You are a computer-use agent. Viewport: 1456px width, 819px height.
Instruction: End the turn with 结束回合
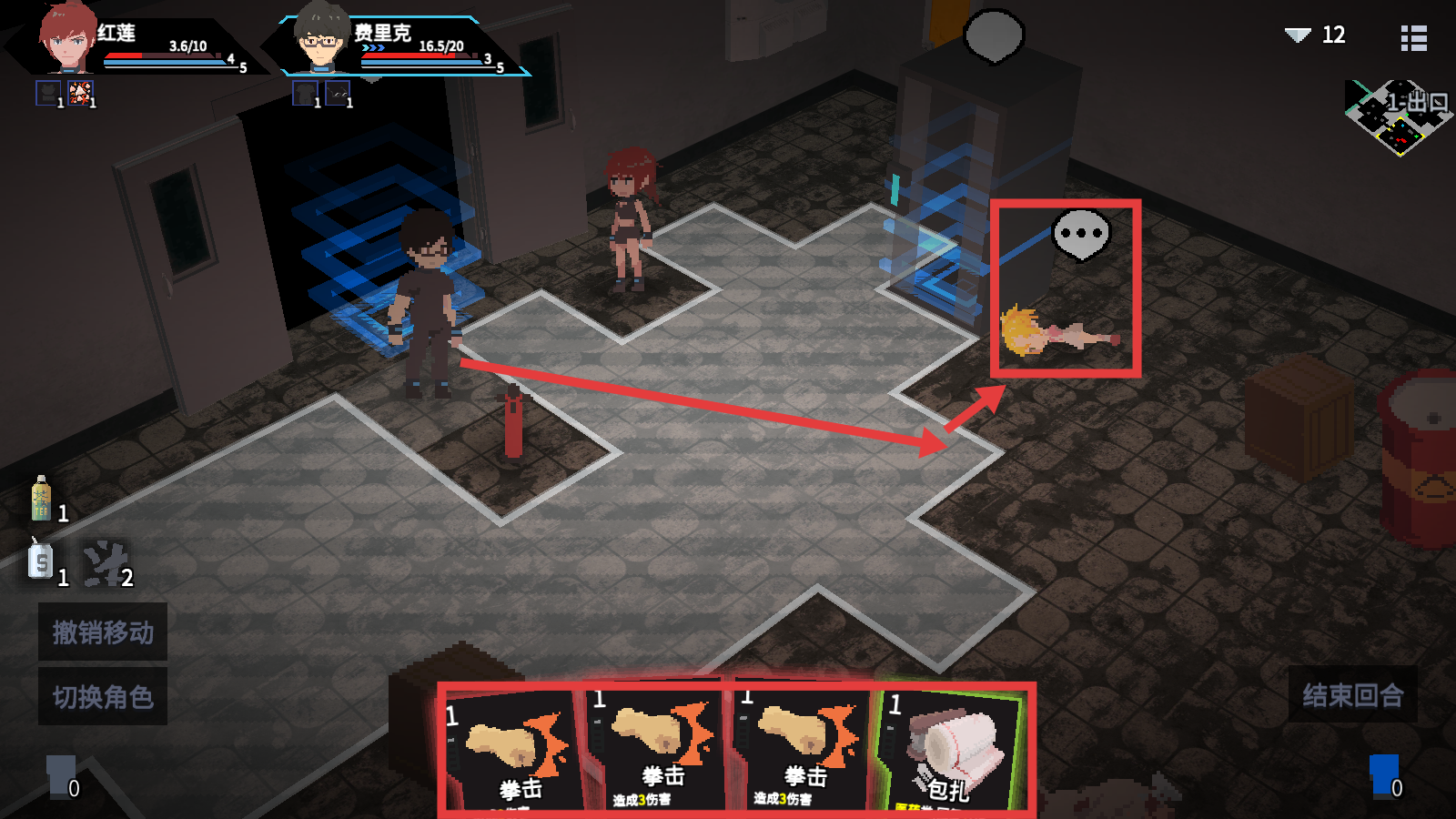click(x=1352, y=695)
